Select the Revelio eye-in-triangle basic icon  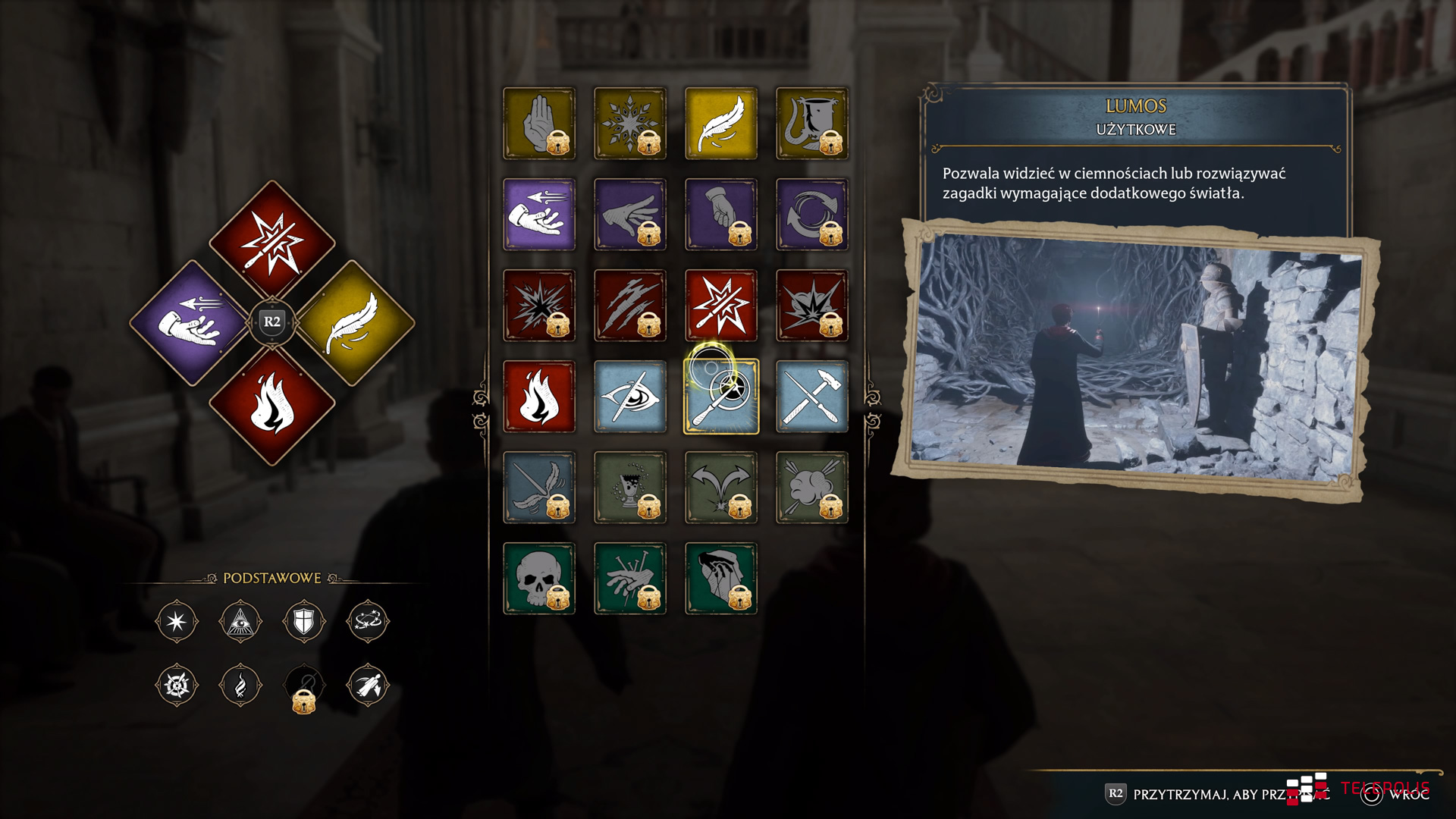click(x=240, y=622)
